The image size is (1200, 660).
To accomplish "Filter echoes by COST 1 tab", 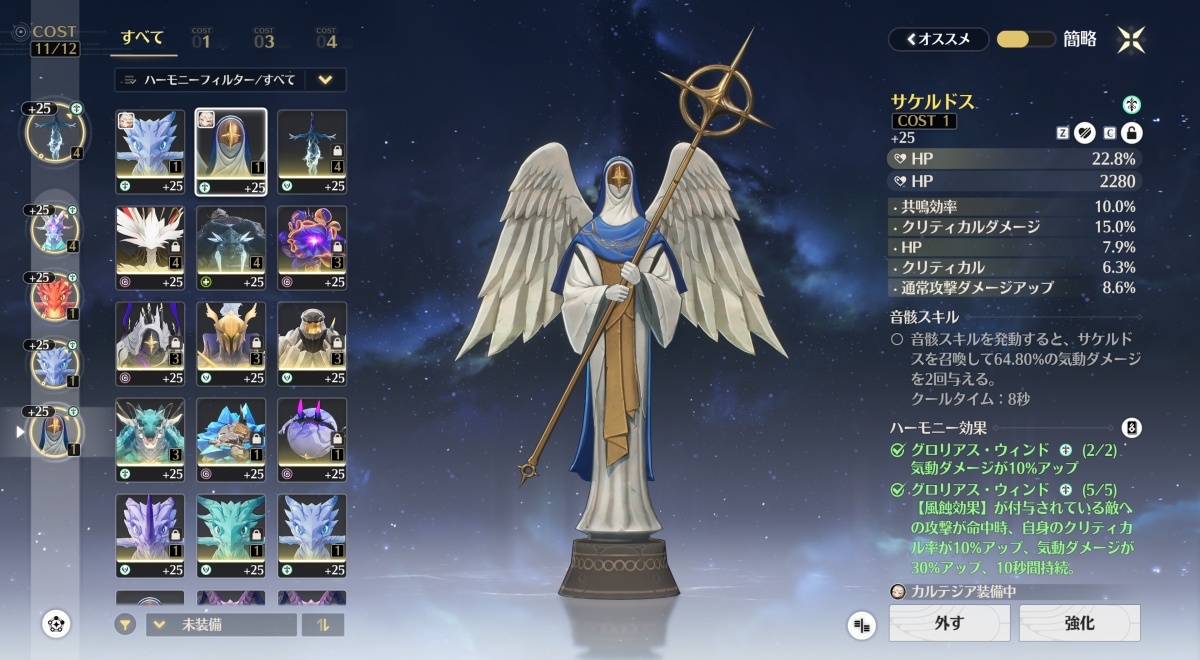I will [x=201, y=39].
